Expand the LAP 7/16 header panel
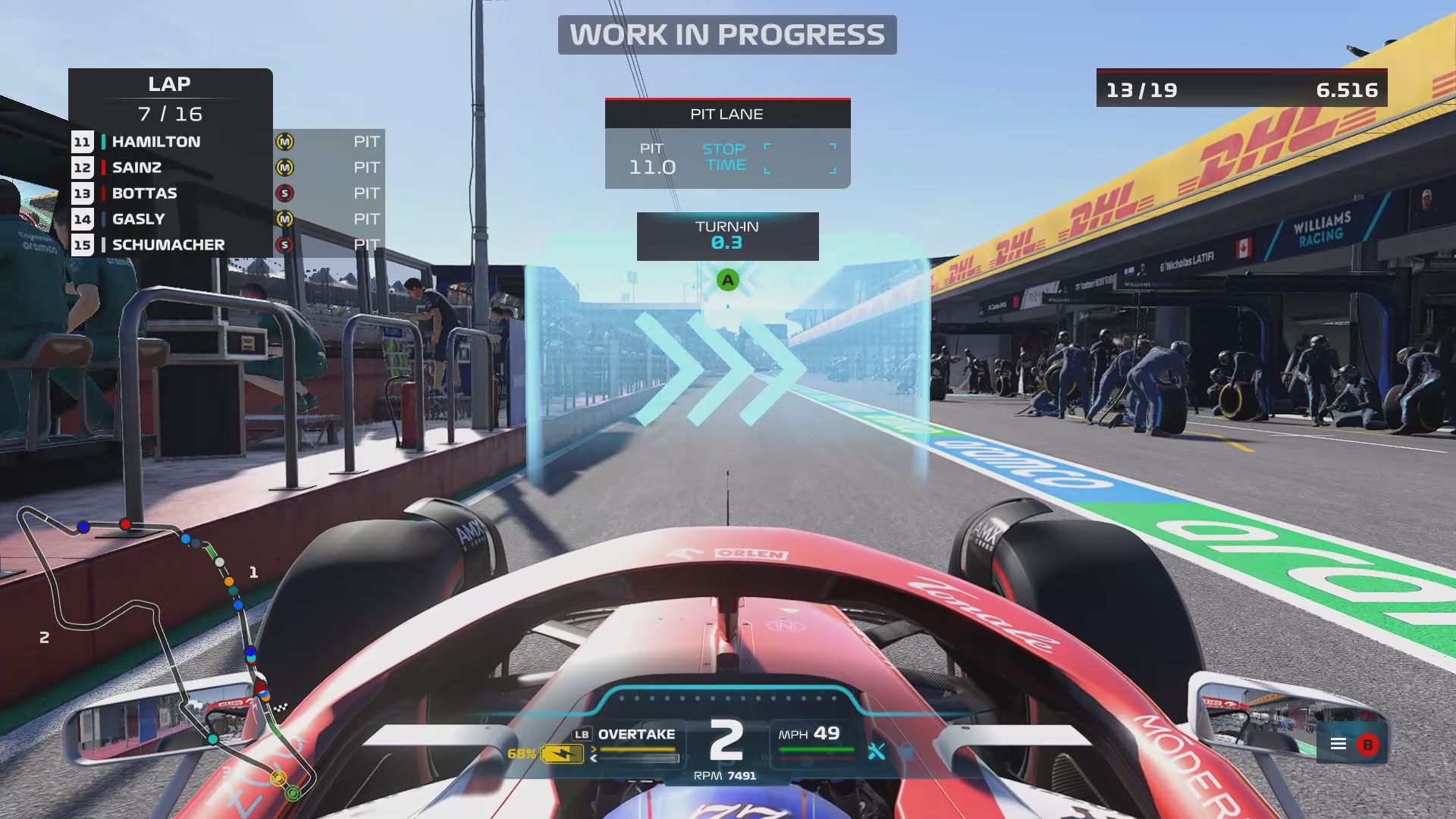This screenshot has width=1456, height=819. point(170,99)
